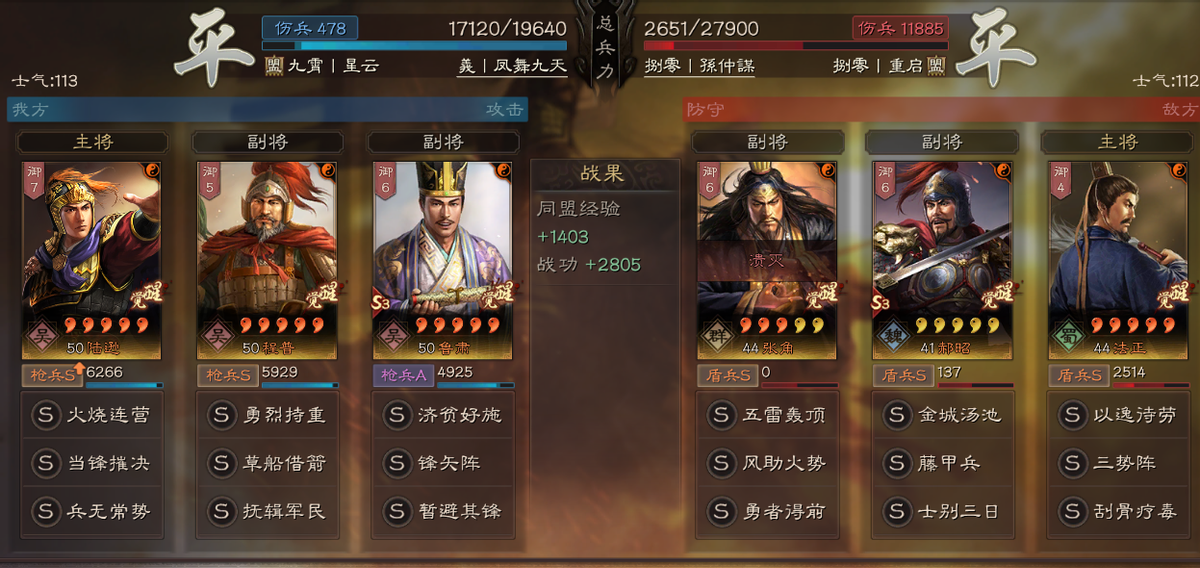Open the 藤甲兵 skill
The image size is (1200, 568).
942,463
